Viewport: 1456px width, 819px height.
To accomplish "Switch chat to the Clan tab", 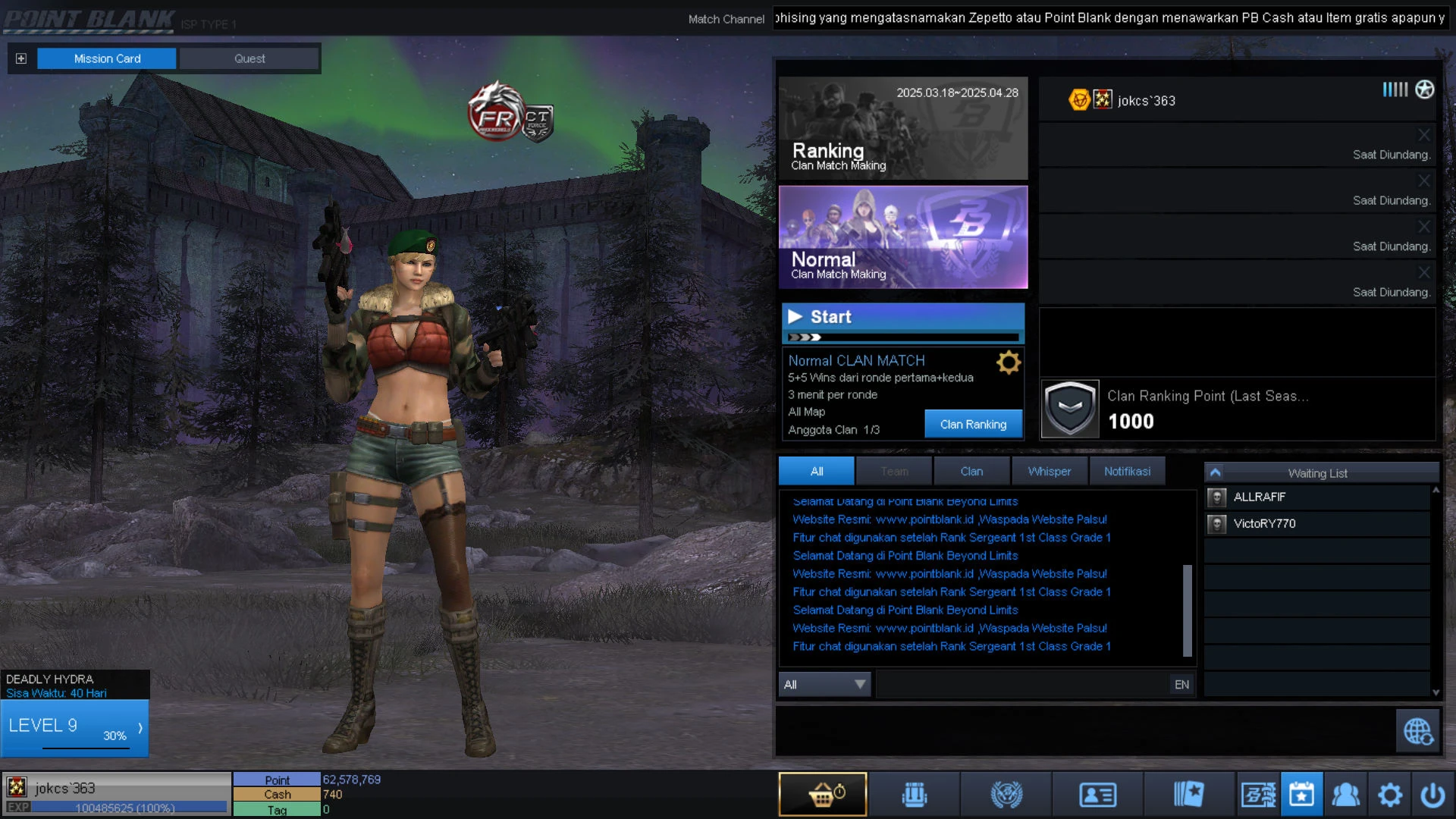I will click(x=971, y=471).
